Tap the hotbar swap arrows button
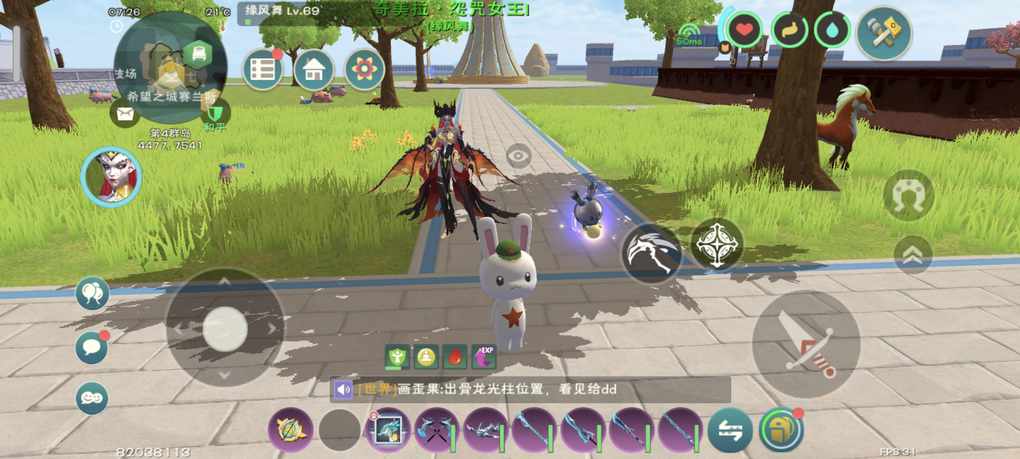 pos(730,431)
